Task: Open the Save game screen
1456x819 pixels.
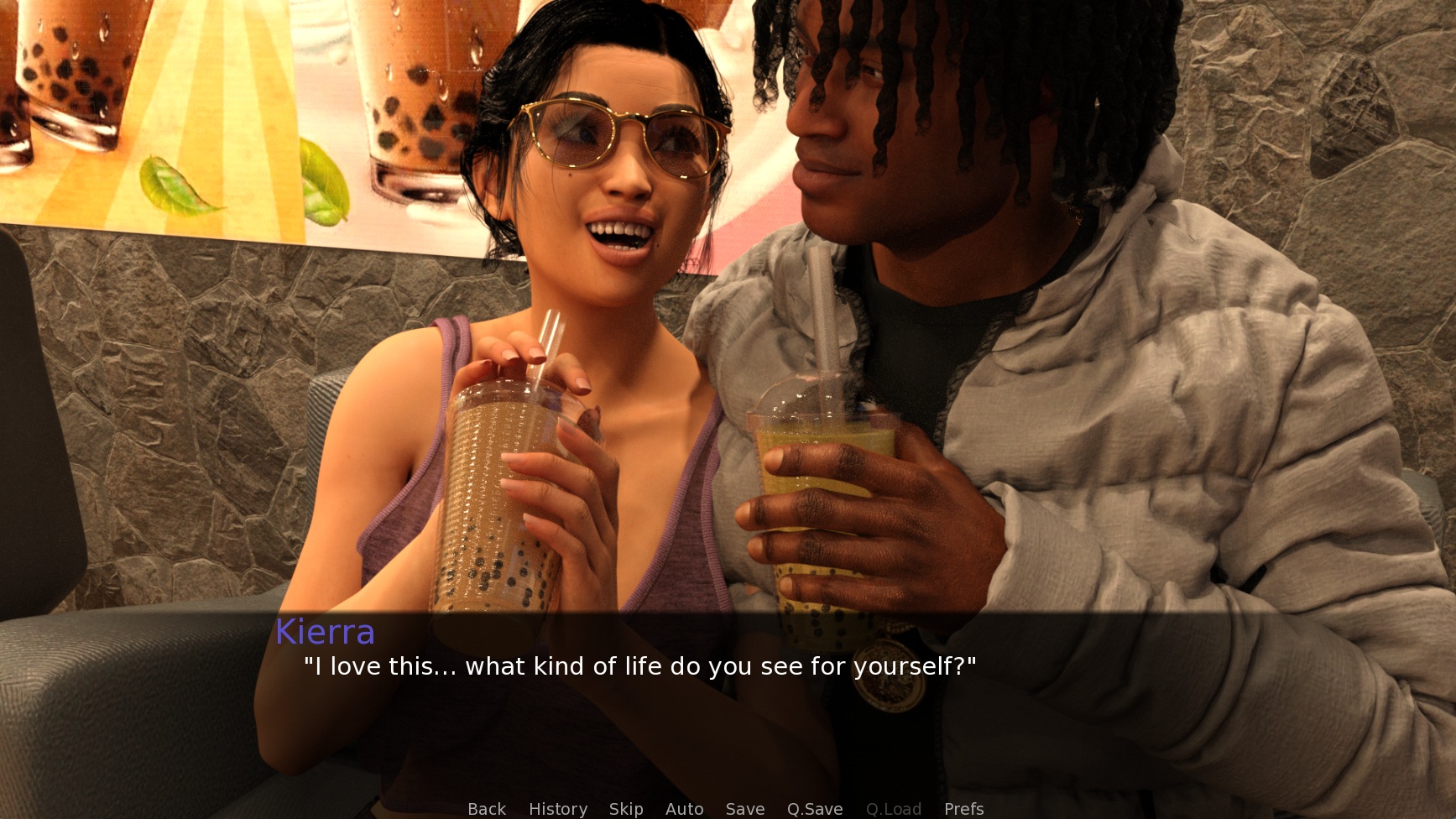Action: coord(745,809)
